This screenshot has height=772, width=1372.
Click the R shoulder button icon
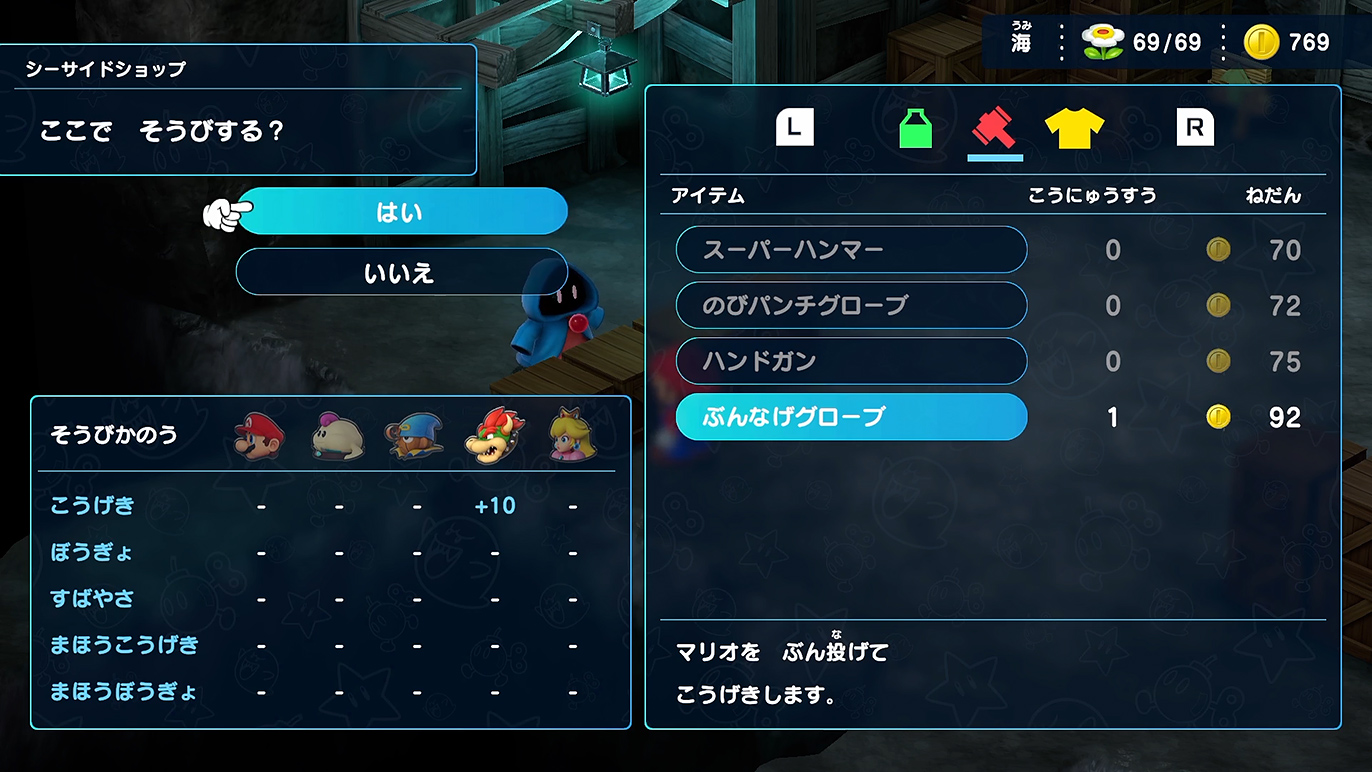tap(1196, 124)
